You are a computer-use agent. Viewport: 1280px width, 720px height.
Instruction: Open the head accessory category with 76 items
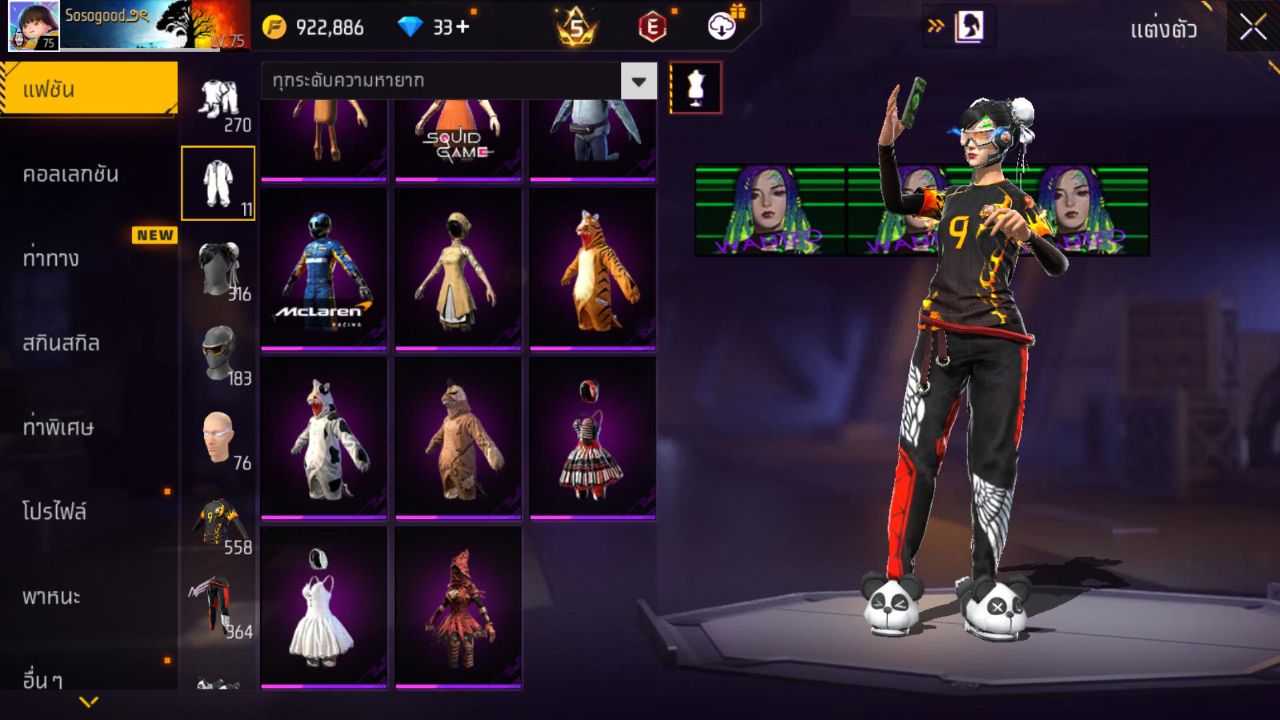[220, 432]
